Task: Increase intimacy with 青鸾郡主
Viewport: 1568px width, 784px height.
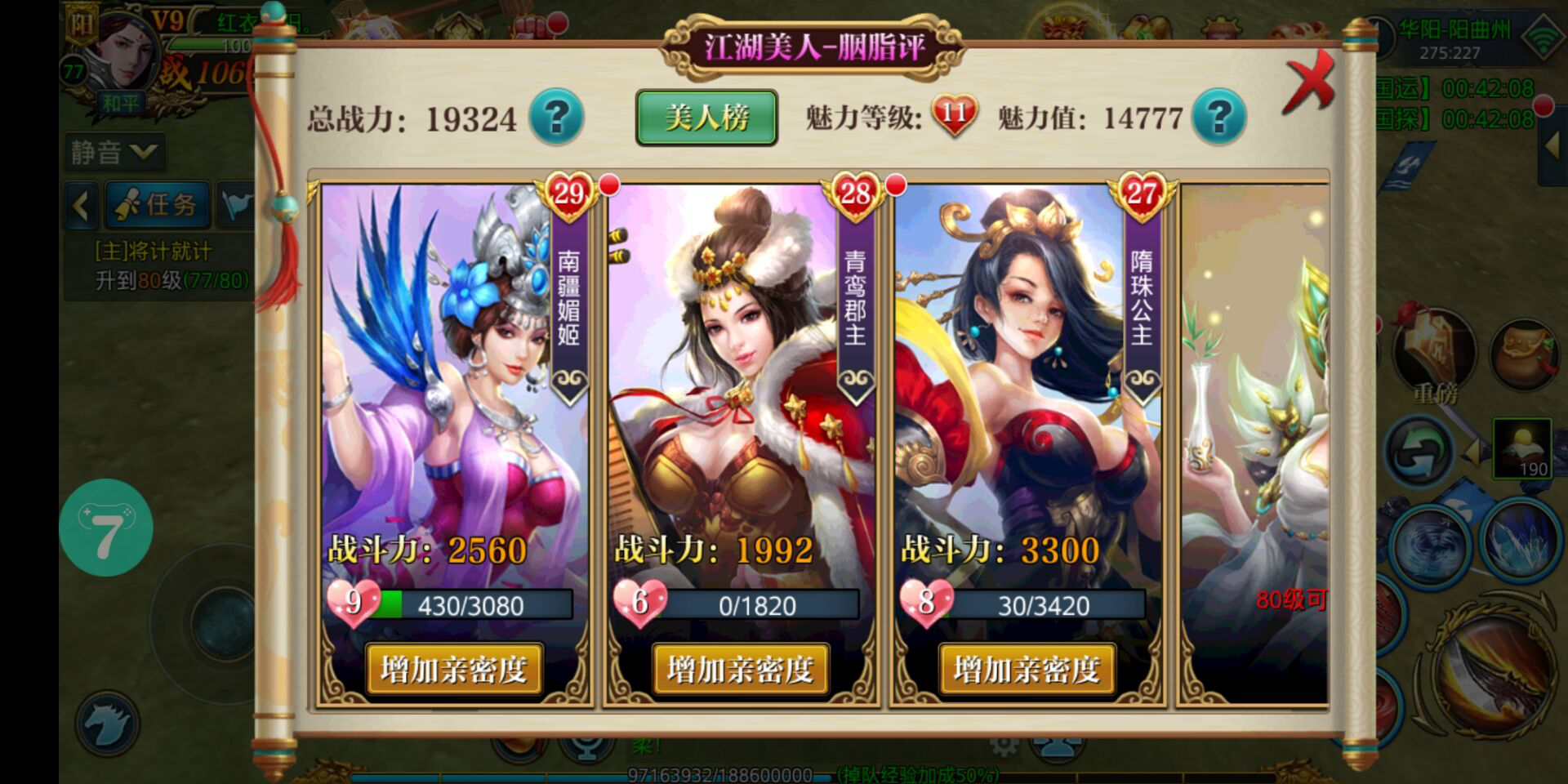Action: coord(740,670)
